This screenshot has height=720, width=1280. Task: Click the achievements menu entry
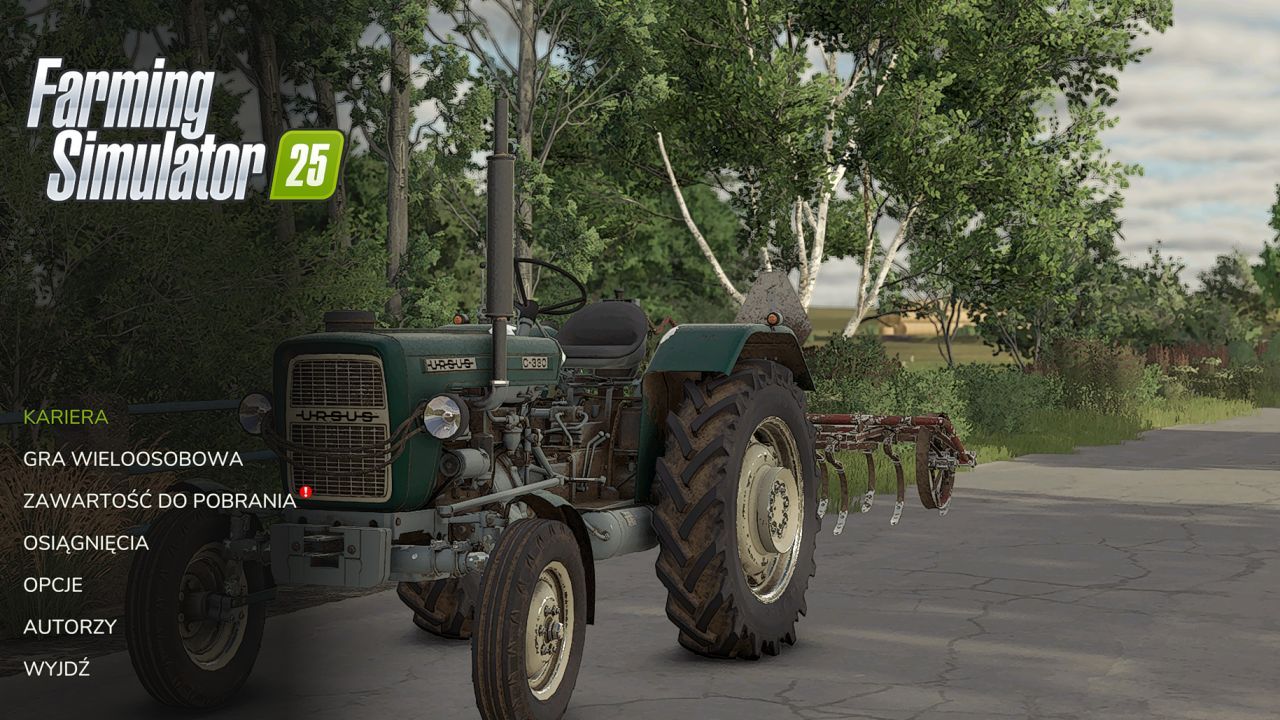coord(87,544)
